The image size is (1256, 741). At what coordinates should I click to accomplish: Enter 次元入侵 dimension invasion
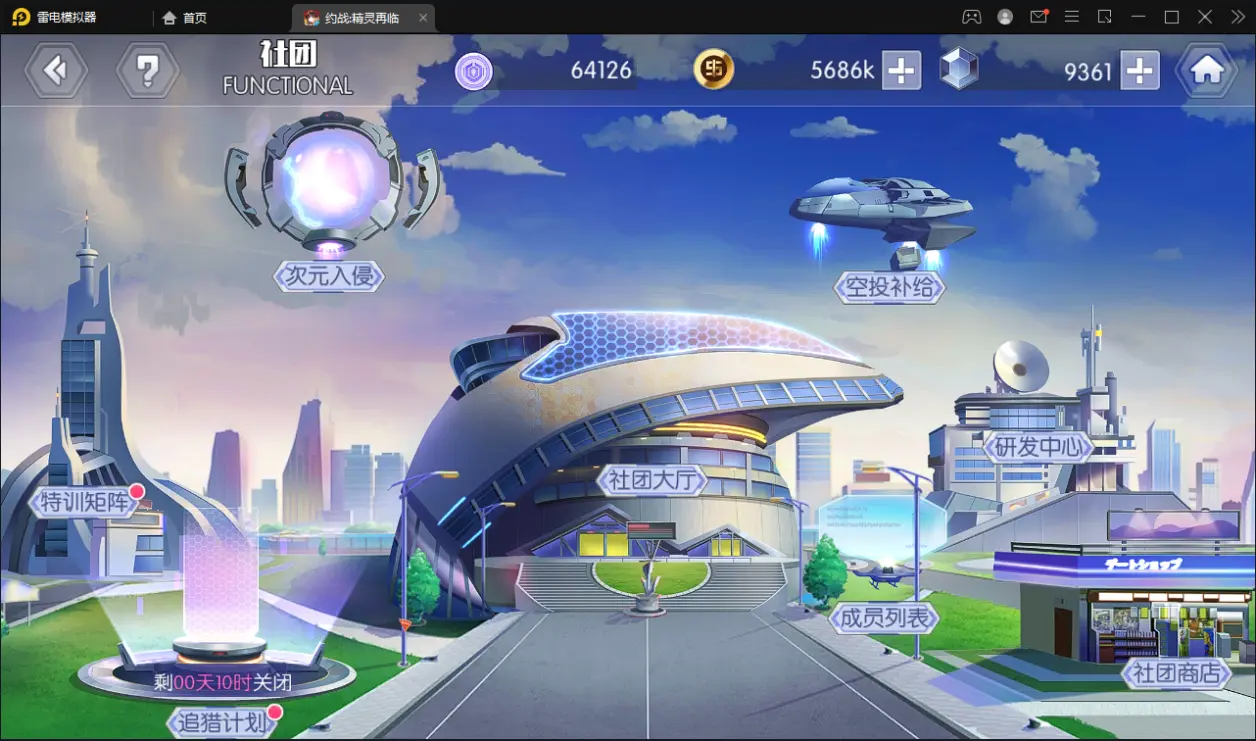pyautogui.click(x=329, y=275)
